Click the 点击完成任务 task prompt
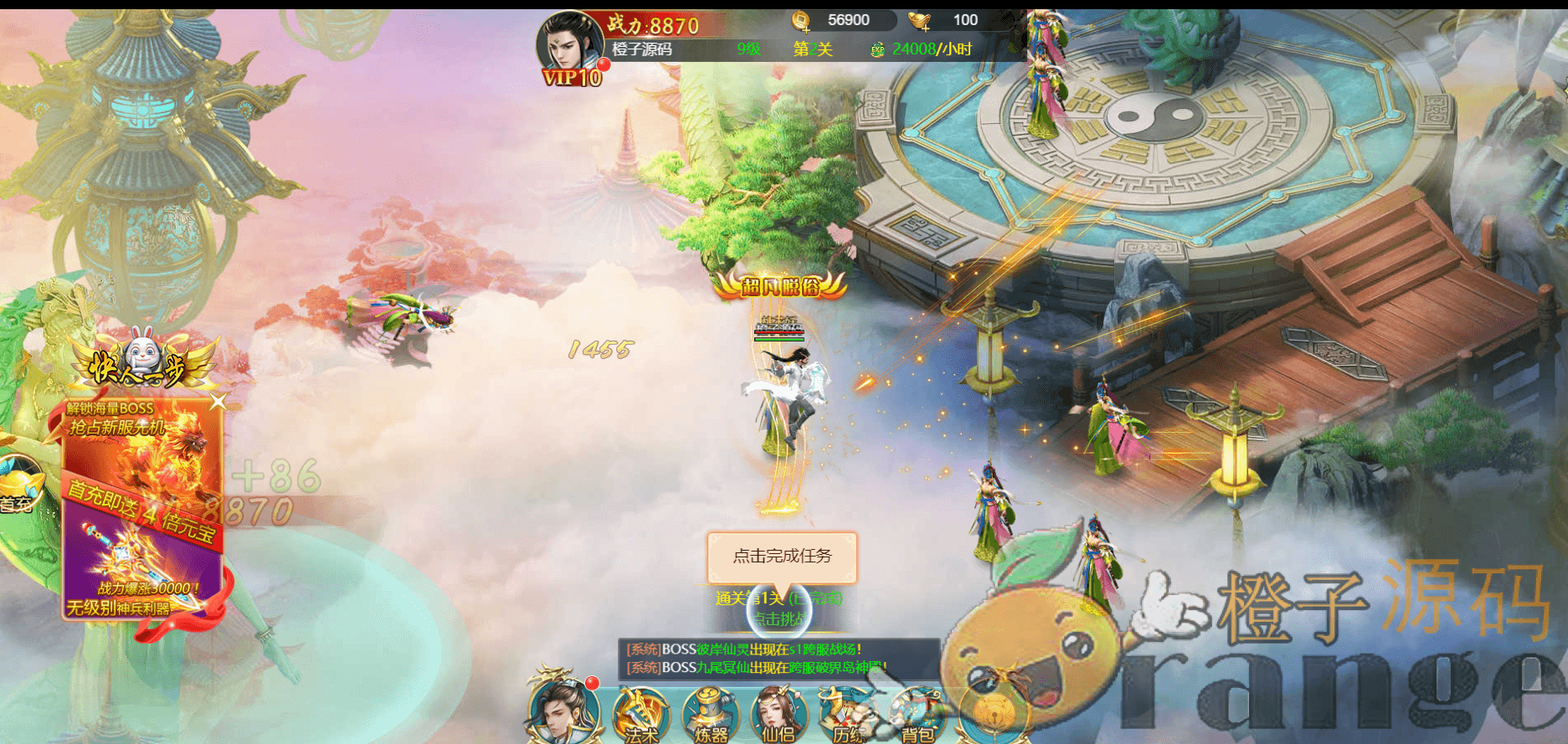 pos(782,557)
